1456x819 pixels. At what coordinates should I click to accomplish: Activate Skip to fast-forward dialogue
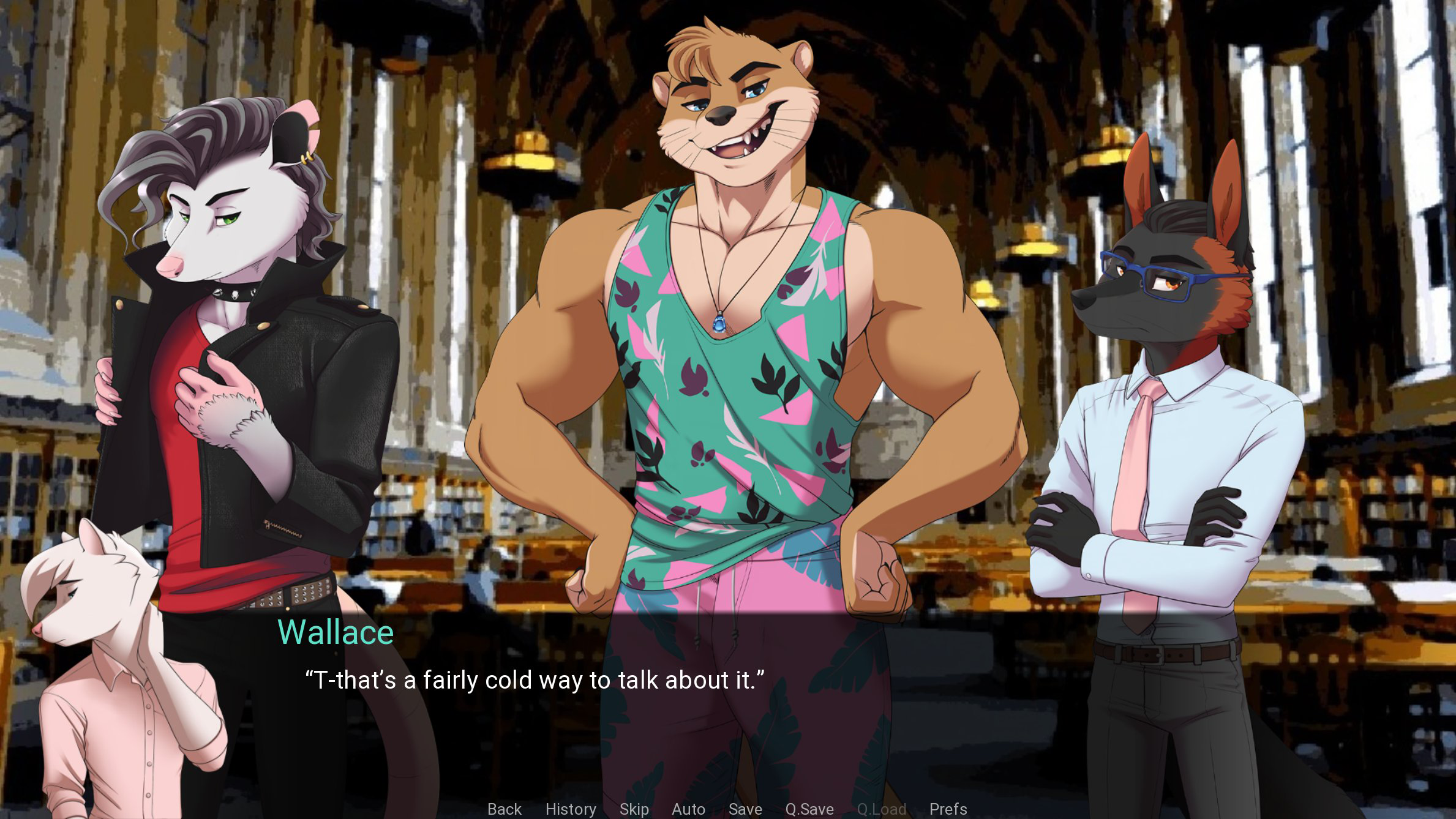(x=634, y=809)
